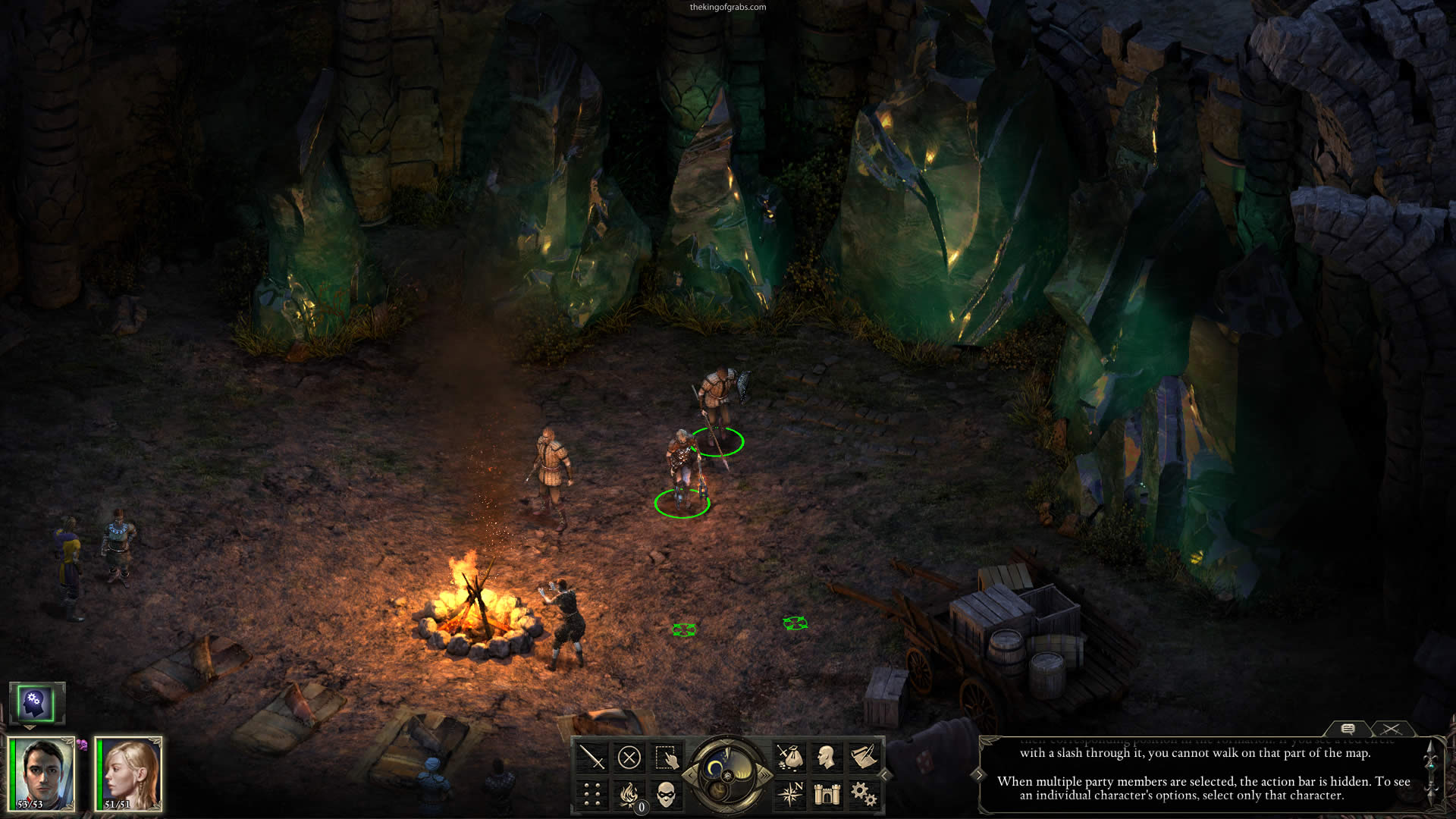This screenshot has width=1456, height=819.
Task: Open the inventory bag icon
Action: coord(789,757)
